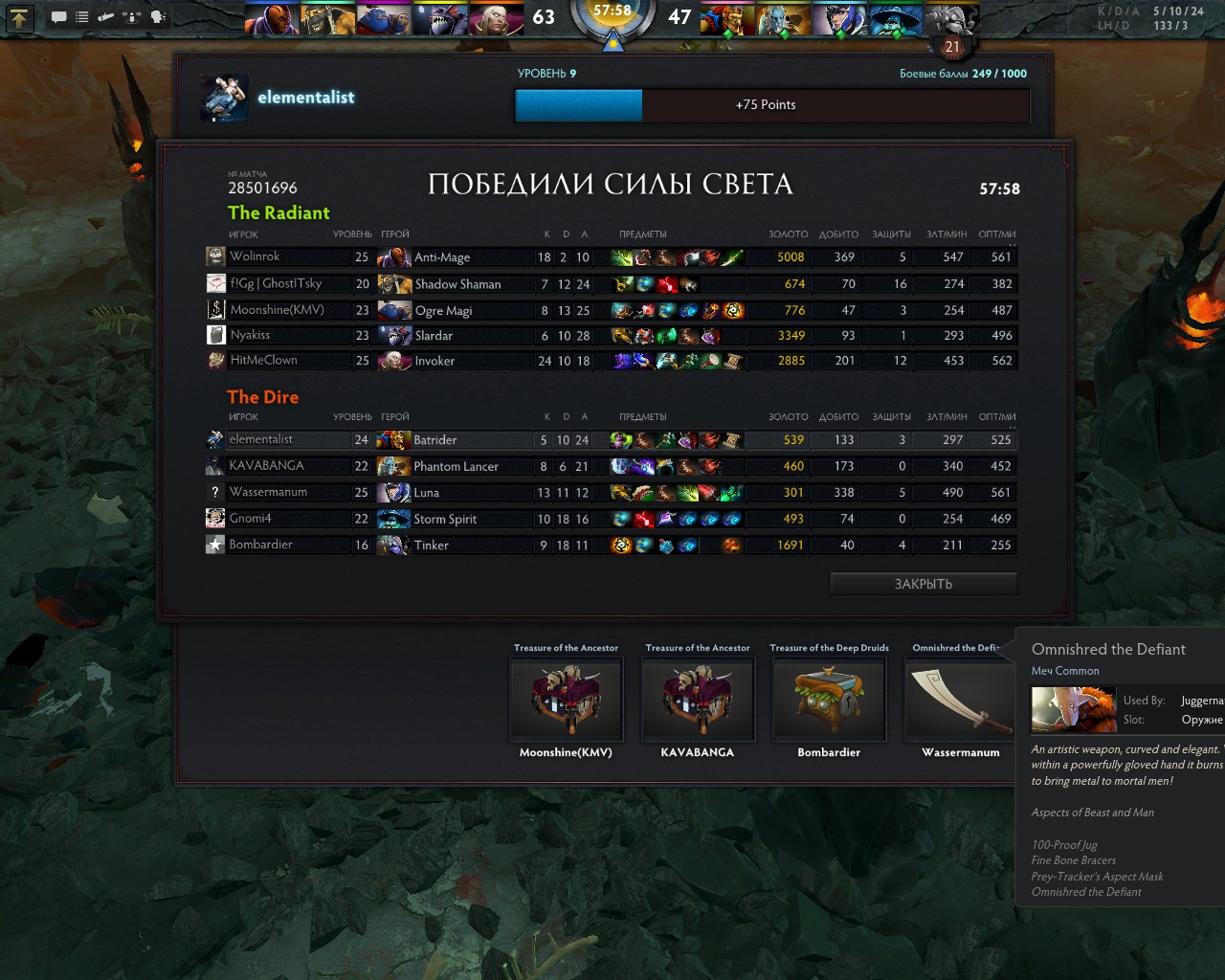Select Anti-Mage portrait in top bar
1225x980 pixels.
pos(271,18)
